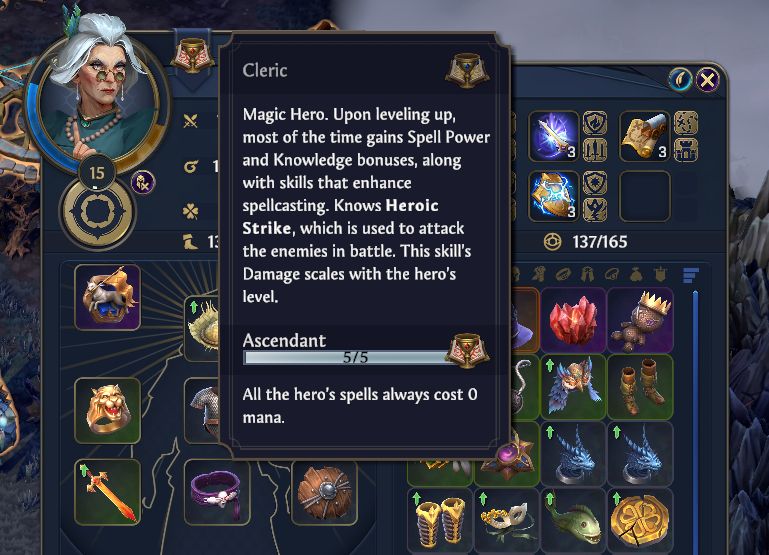Viewport: 769px width, 555px height.
Task: Select the unicorn figurine artifact slot
Action: 107,297
